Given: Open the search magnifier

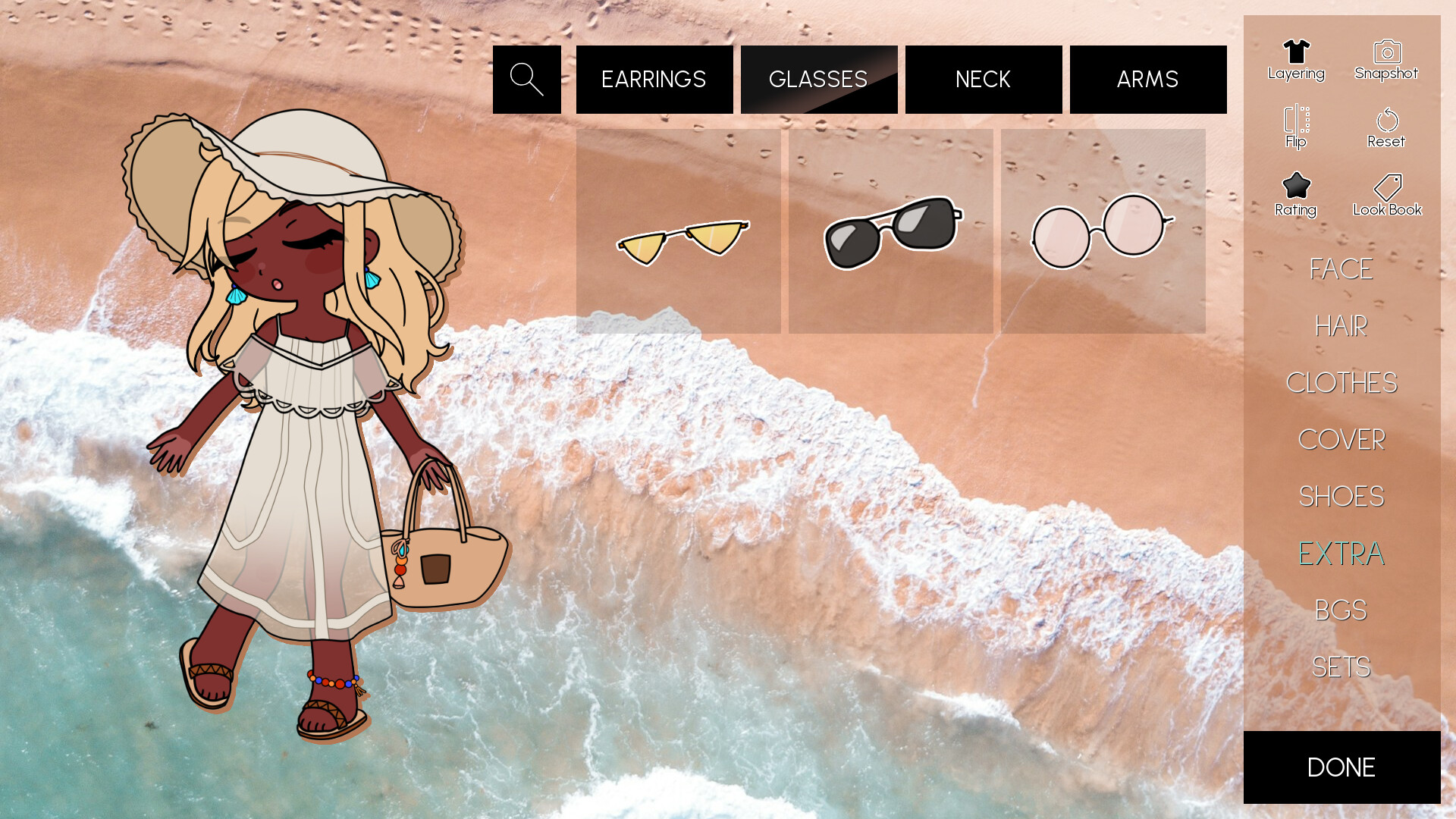Looking at the screenshot, I should point(527,78).
